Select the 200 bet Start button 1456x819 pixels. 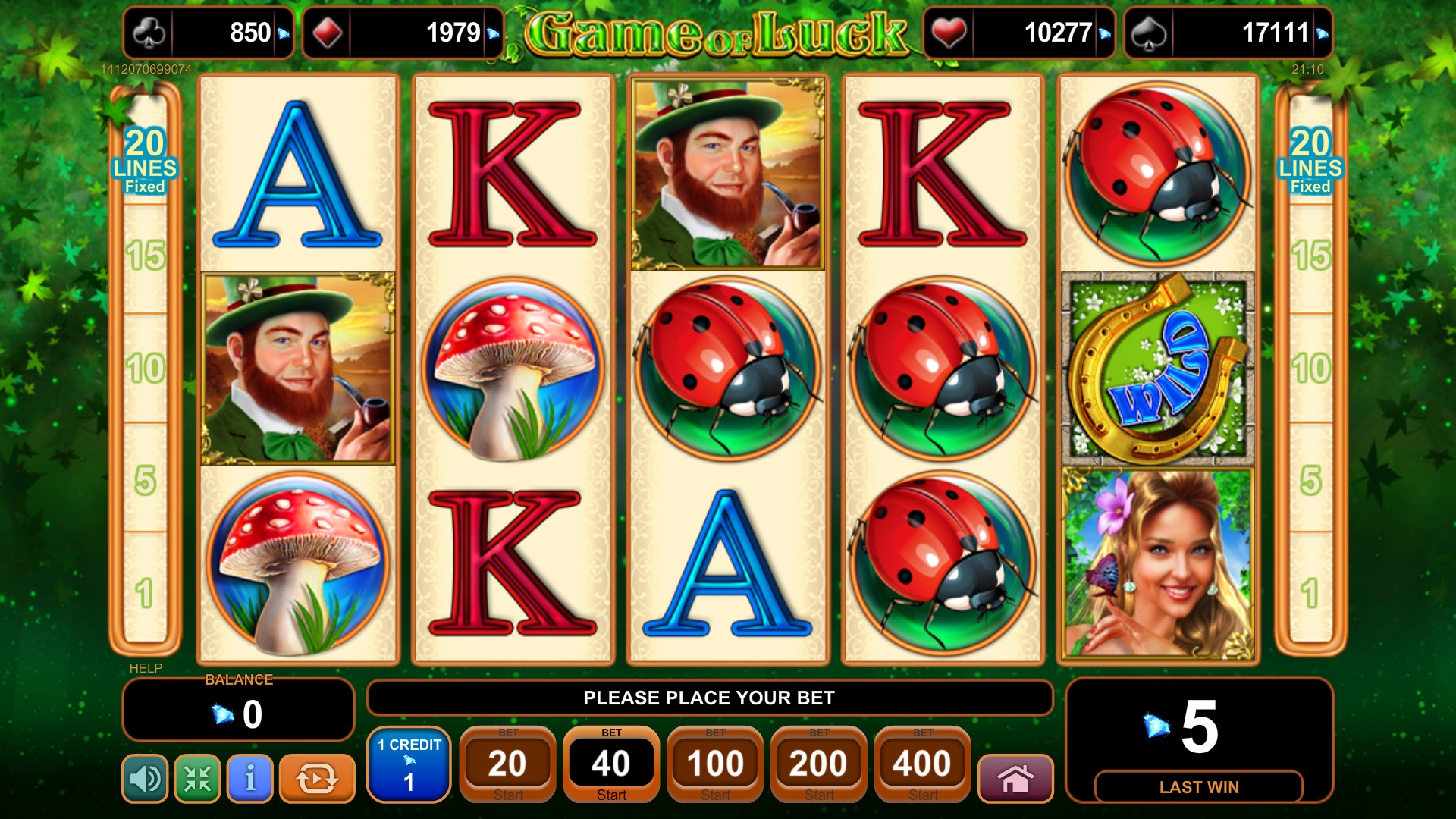point(819,764)
